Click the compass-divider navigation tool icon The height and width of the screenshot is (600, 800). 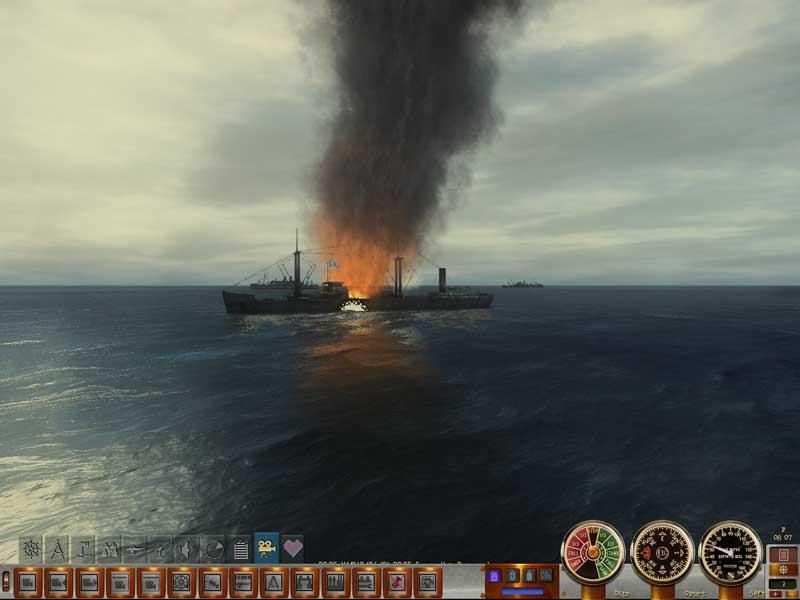point(58,549)
